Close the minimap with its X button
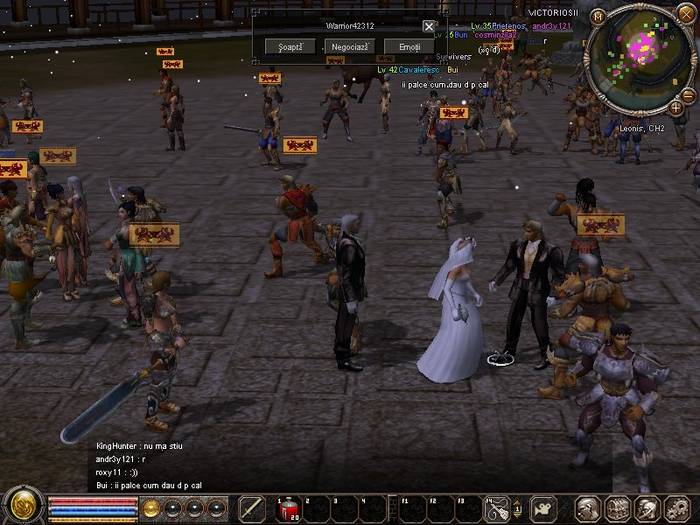Screen dimensions: 700x525 (x=686, y=14)
